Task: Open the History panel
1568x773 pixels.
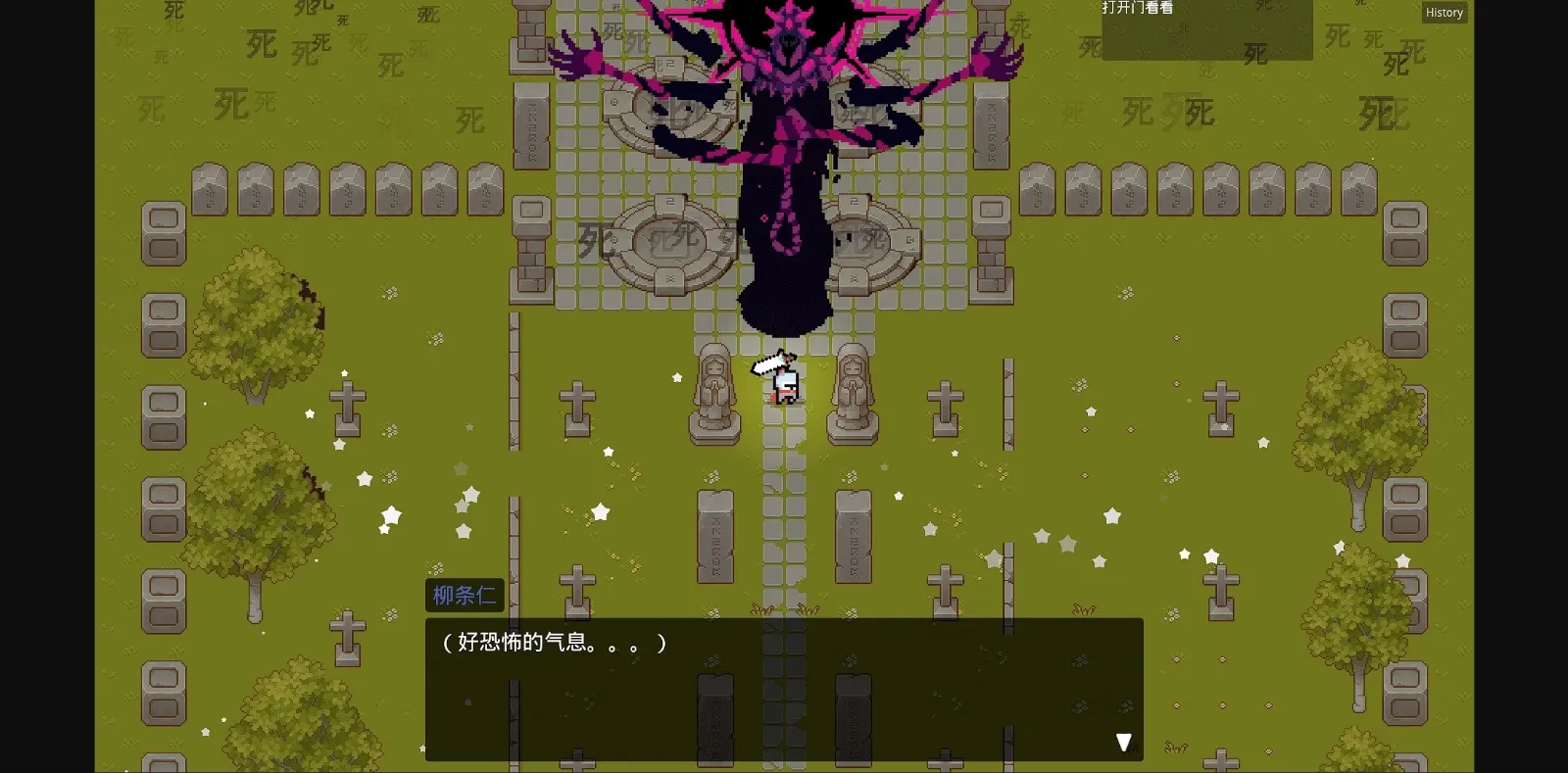Action: coord(1444,12)
